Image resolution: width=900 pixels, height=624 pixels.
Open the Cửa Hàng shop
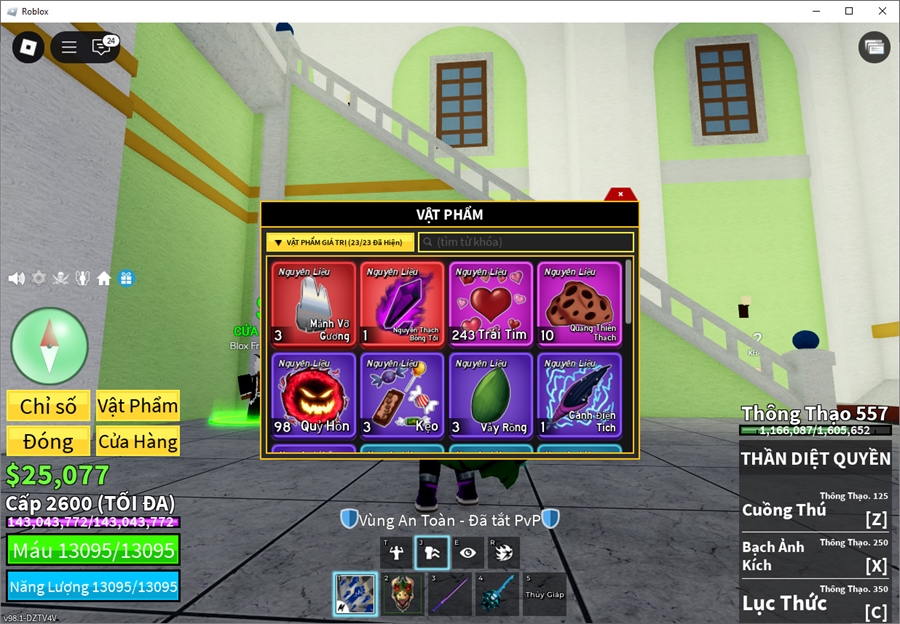(x=138, y=441)
